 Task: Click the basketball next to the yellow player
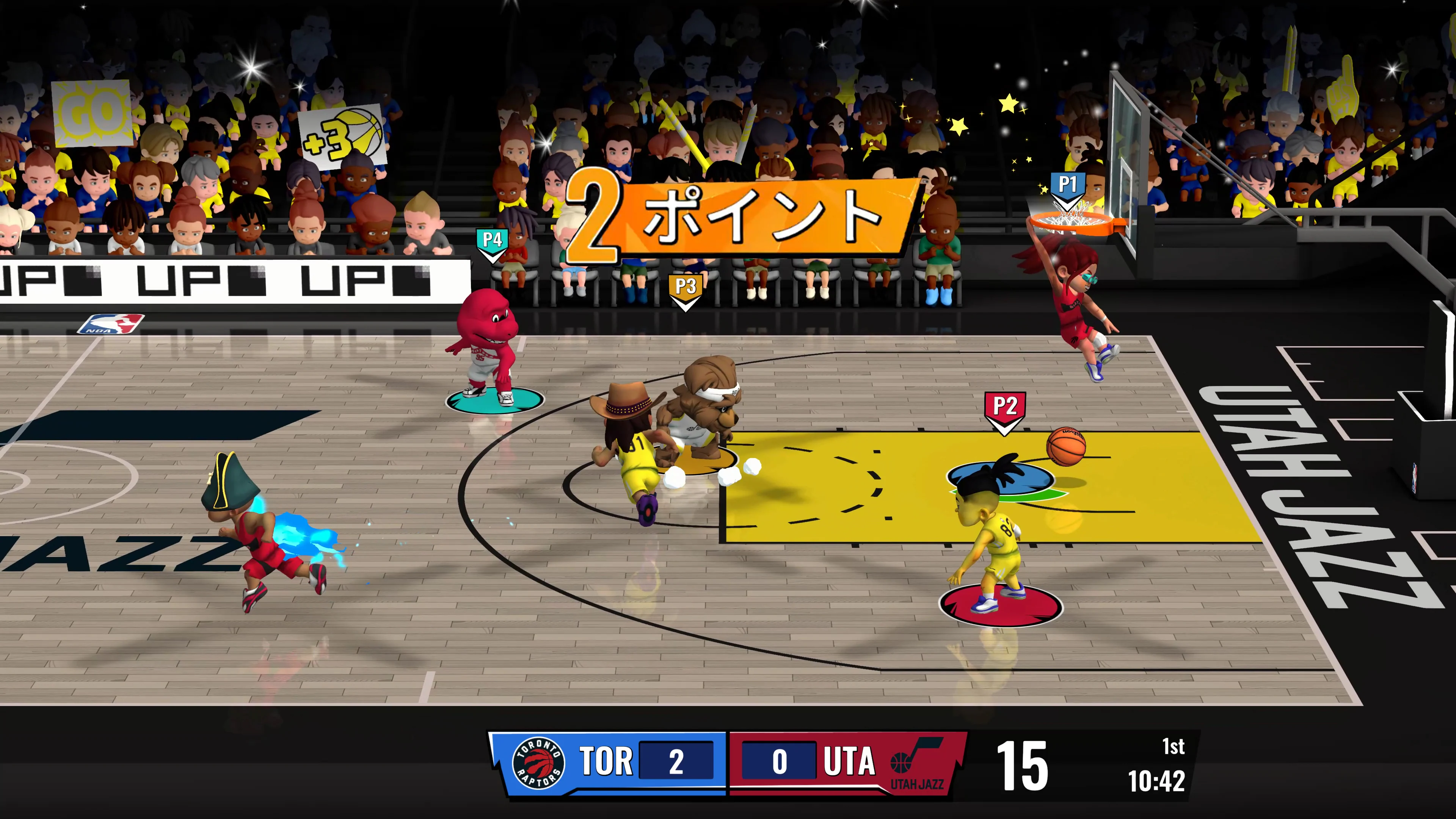[x=1067, y=446]
